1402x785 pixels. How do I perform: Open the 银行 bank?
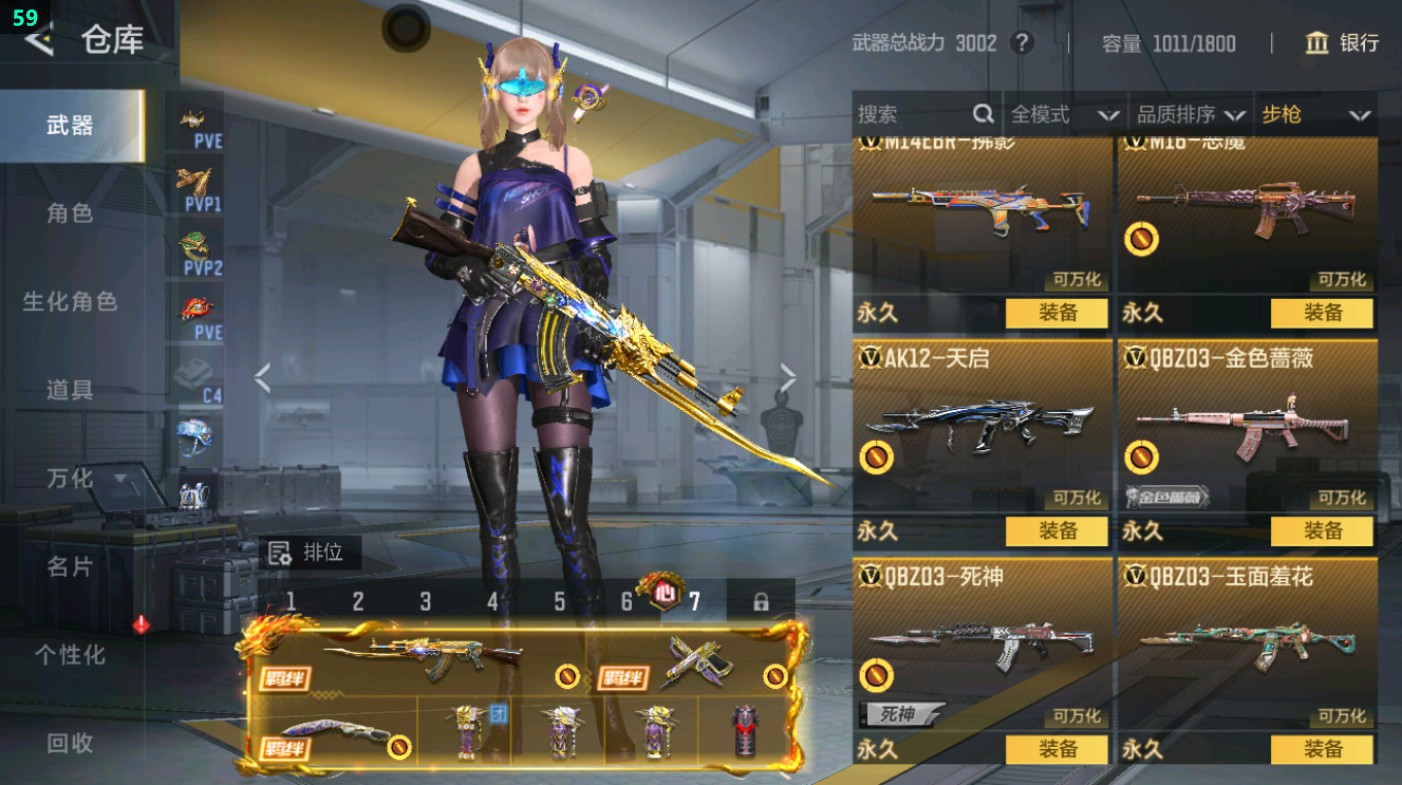(1342, 43)
